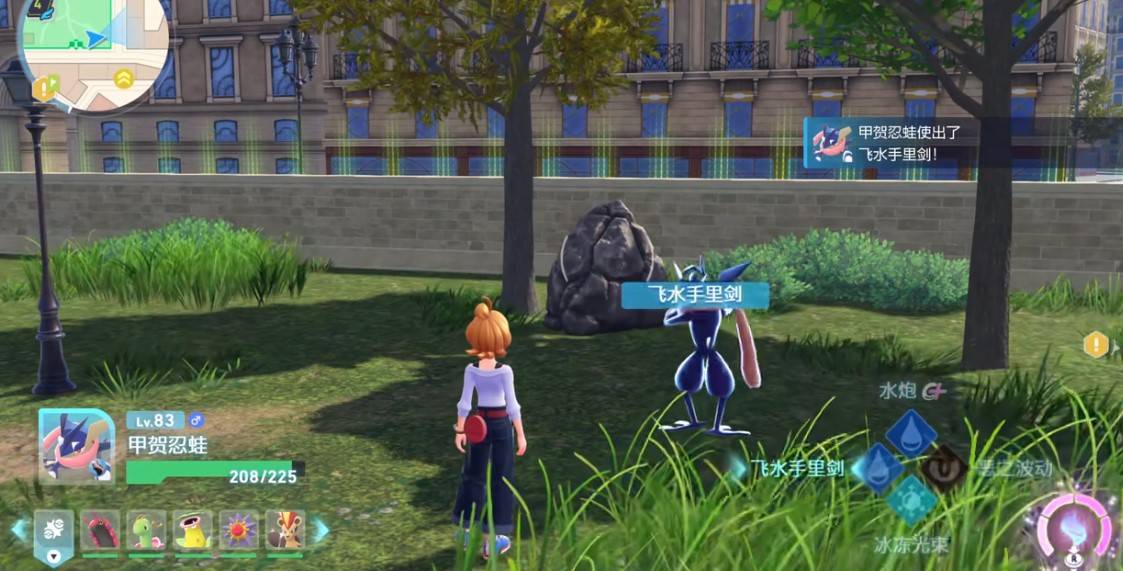The image size is (1123, 571).
Task: Click the orange exclamation alert at screen edge
Action: [1096, 345]
